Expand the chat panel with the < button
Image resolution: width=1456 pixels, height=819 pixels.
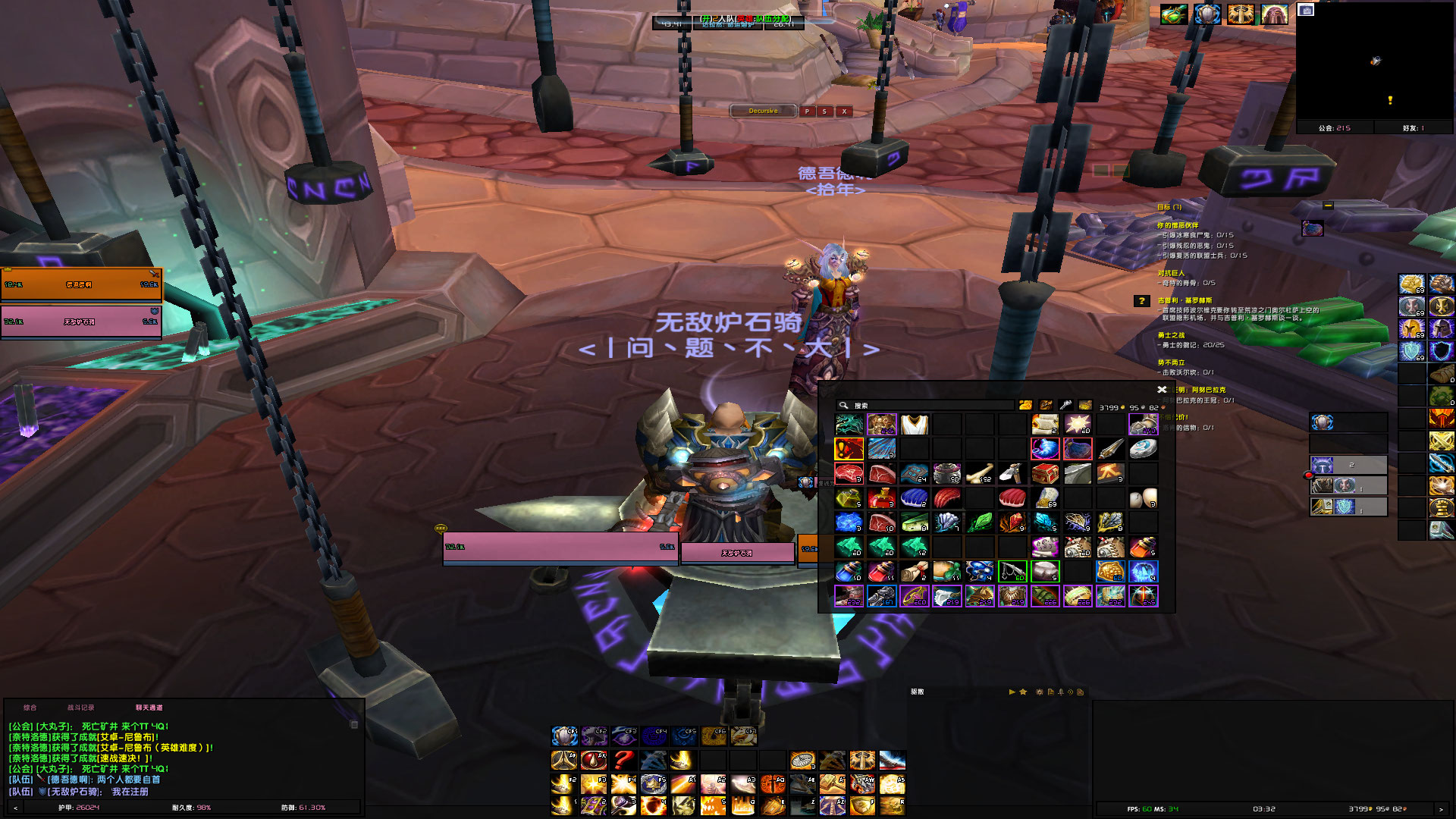tap(14, 809)
